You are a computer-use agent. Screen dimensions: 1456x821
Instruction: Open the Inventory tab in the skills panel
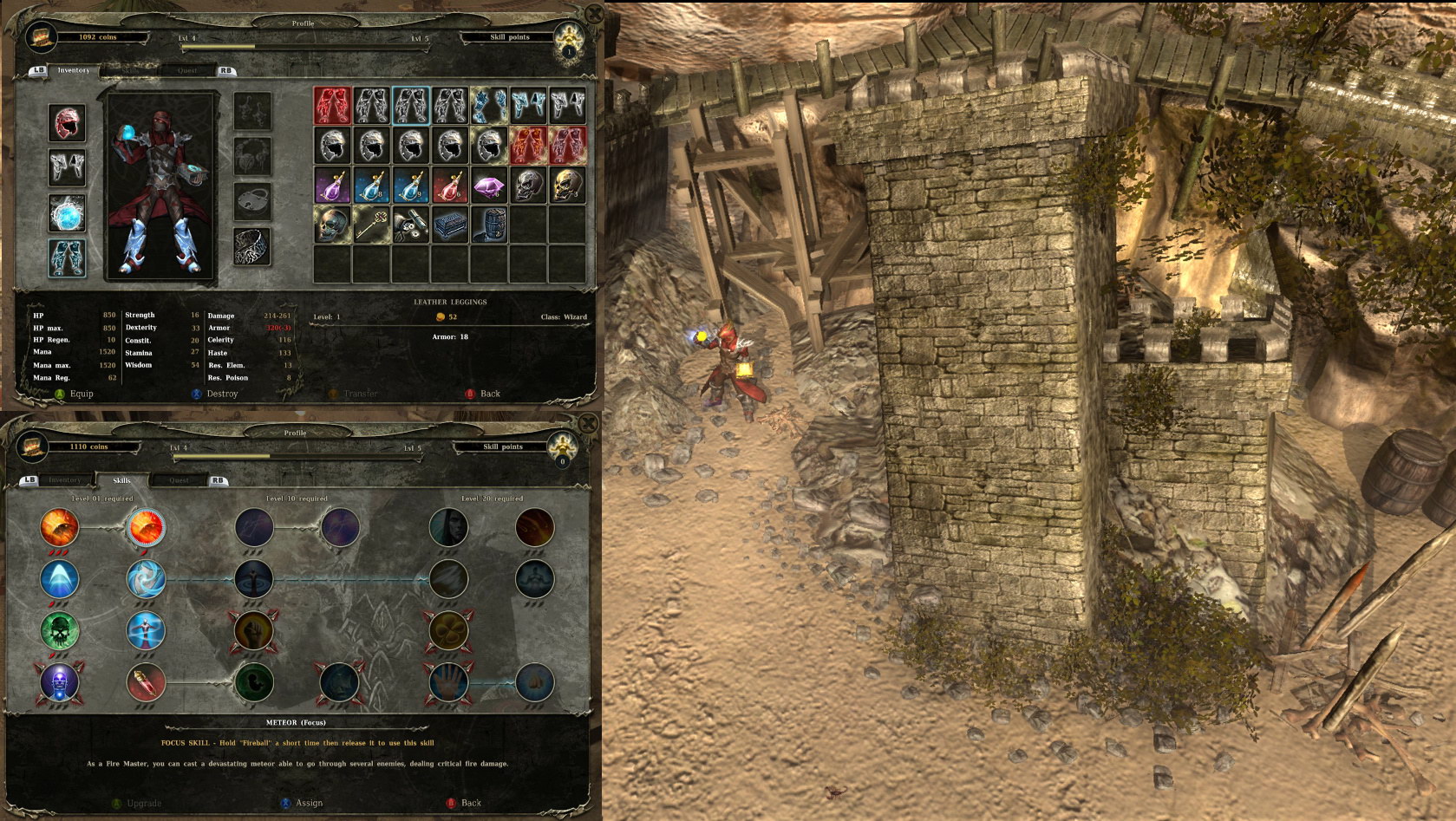65,479
